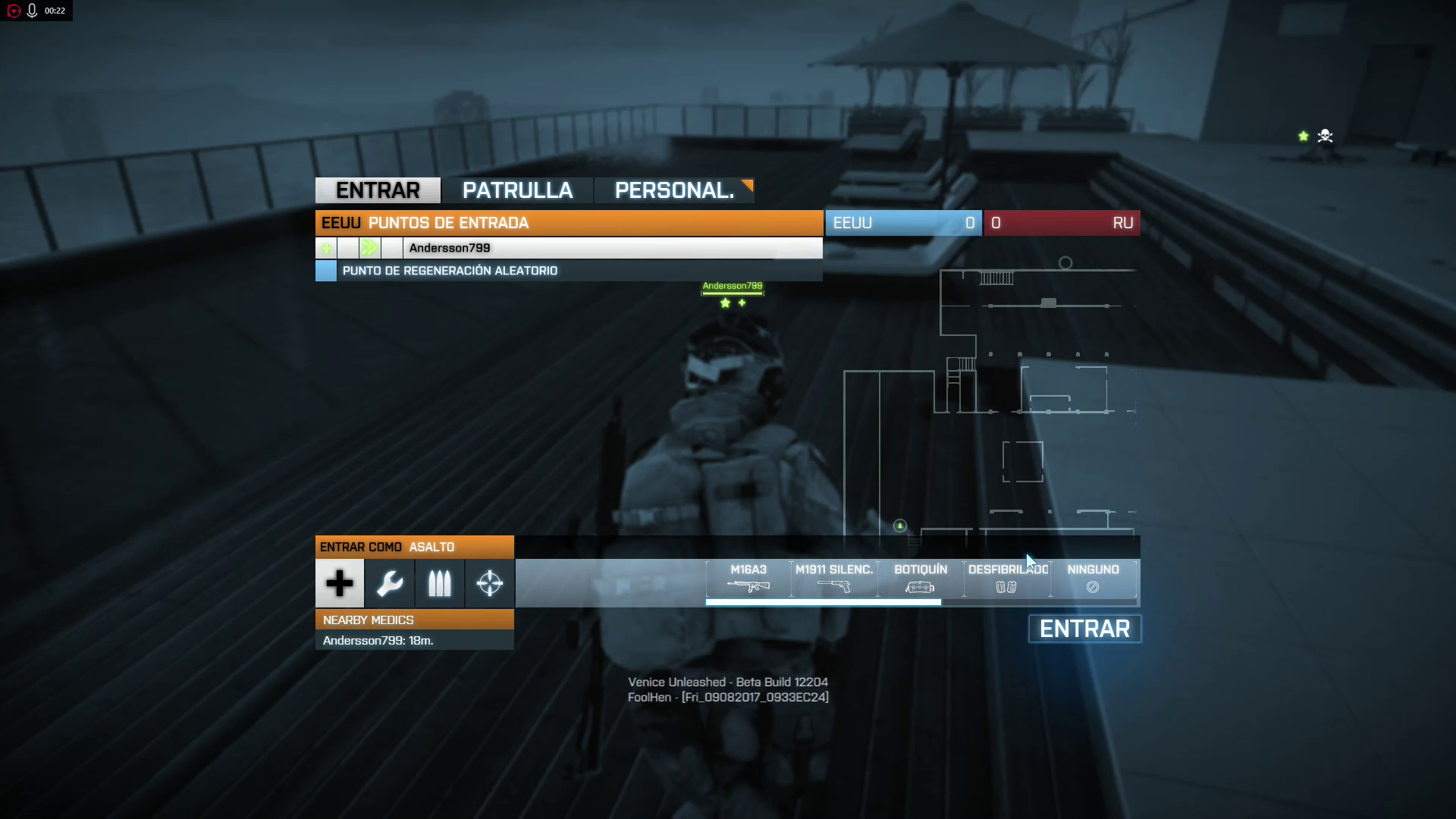1456x819 pixels.
Task: Open the M1911 Silenc. sidearm slot
Action: [834, 579]
